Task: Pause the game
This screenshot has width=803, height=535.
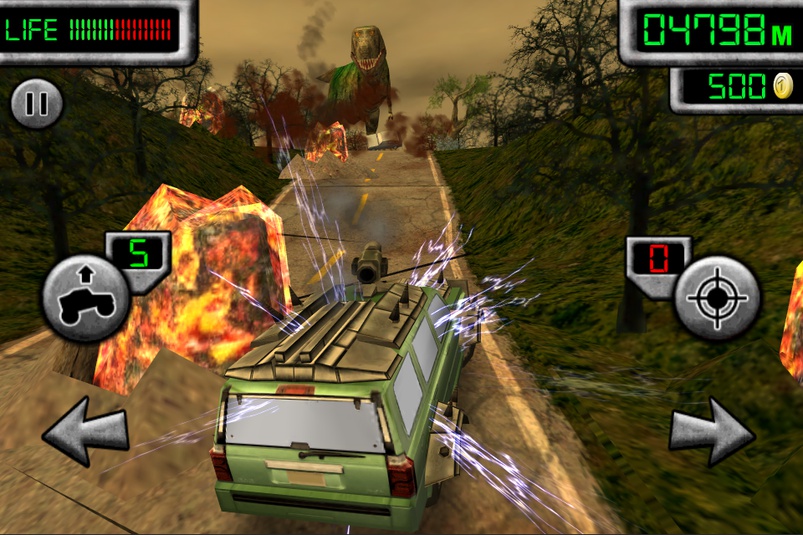Action: point(37,103)
